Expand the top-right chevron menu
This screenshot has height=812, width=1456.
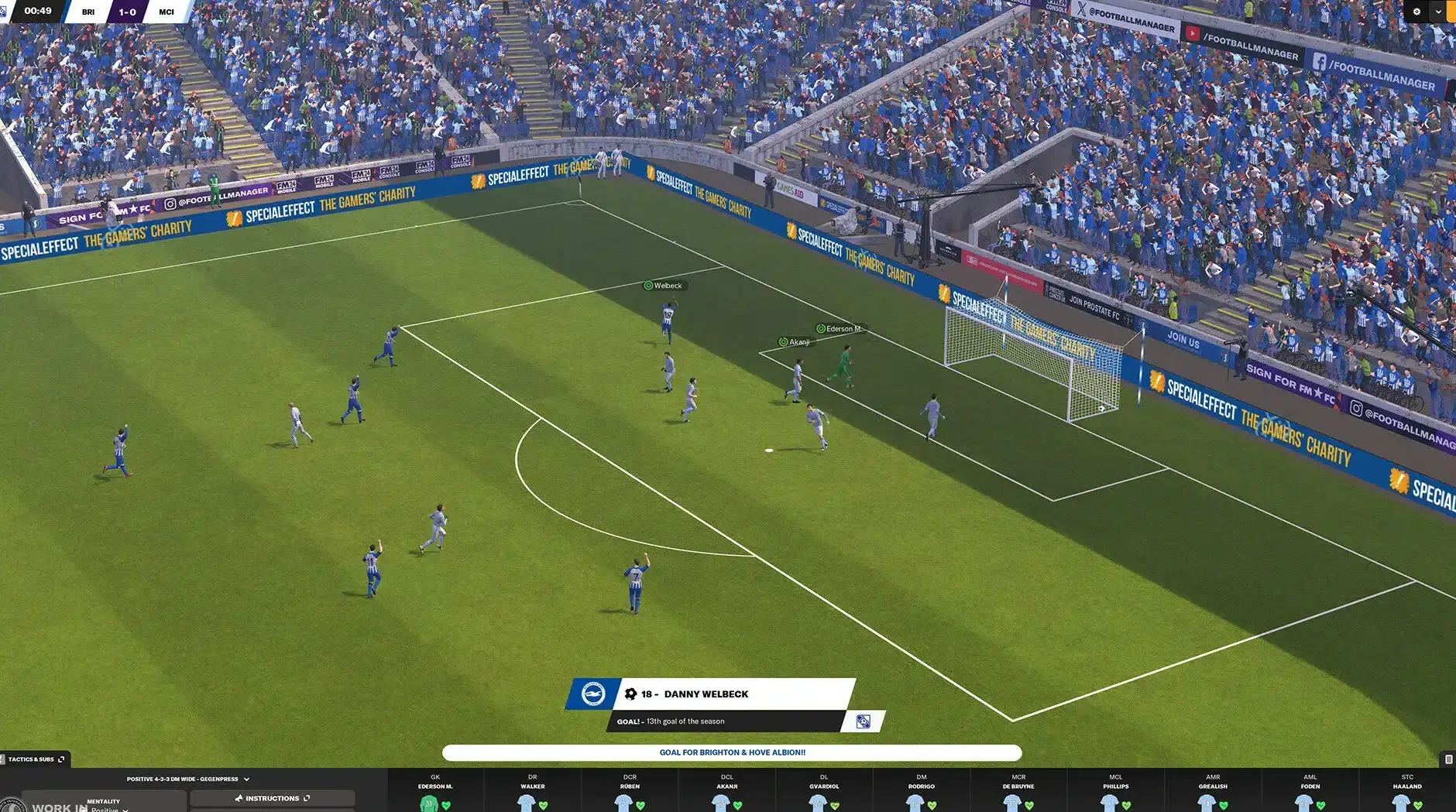[1438, 12]
